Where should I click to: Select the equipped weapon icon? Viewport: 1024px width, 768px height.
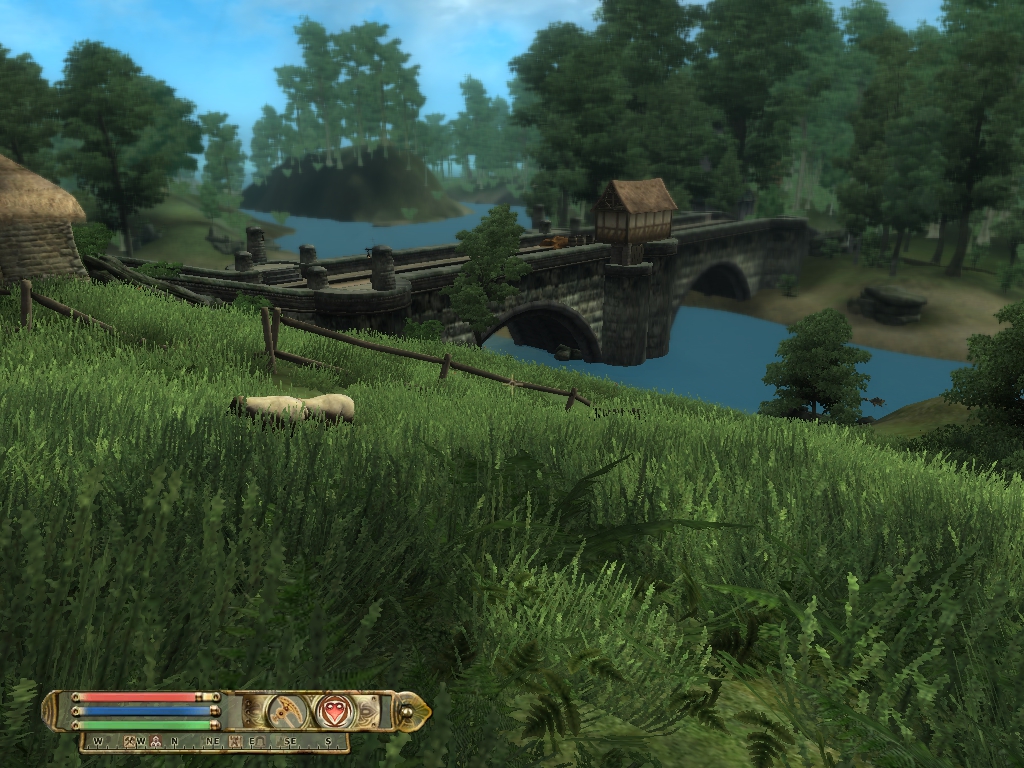[287, 711]
